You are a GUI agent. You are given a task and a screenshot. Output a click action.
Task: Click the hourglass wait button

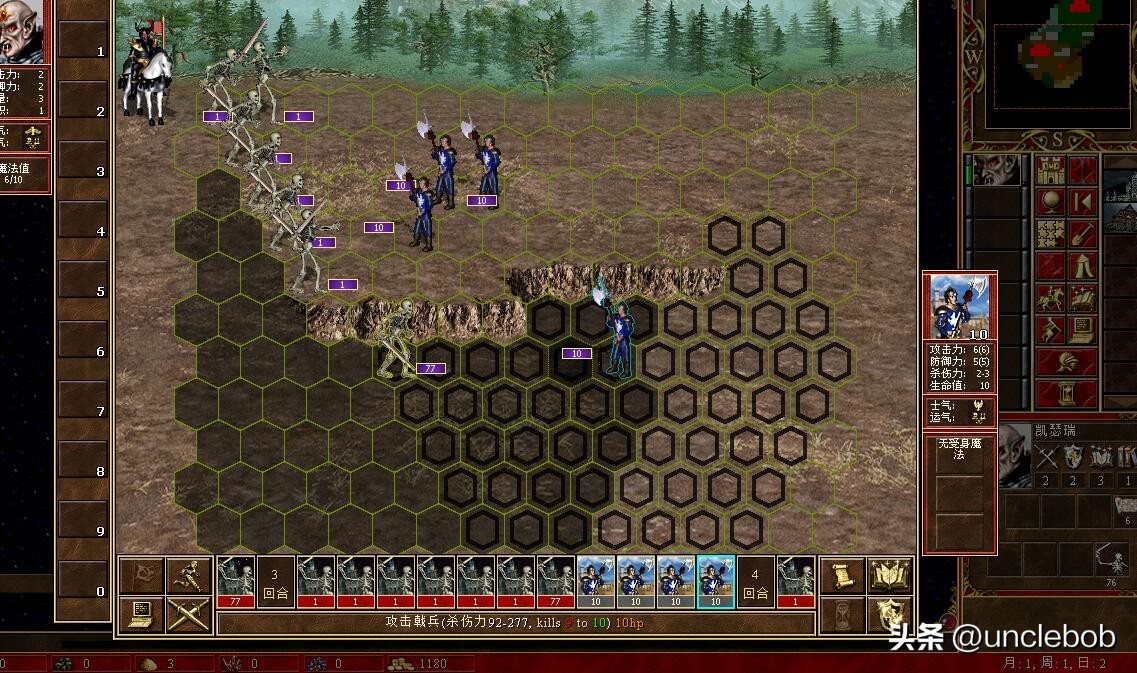coord(841,614)
